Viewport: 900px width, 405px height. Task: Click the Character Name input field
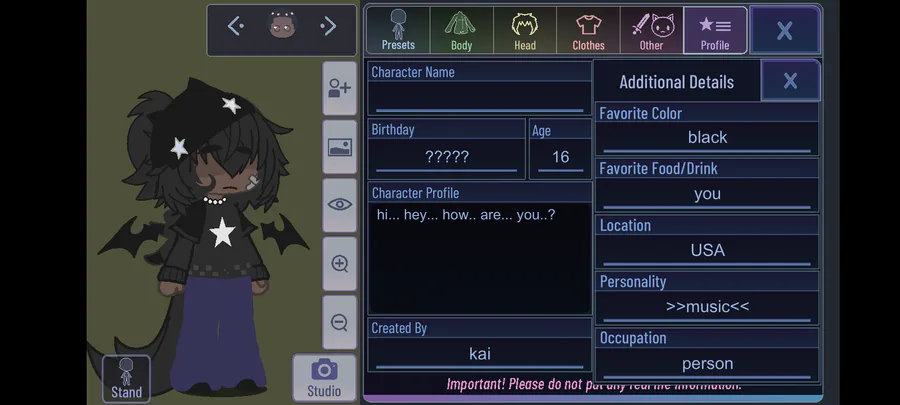[480, 98]
